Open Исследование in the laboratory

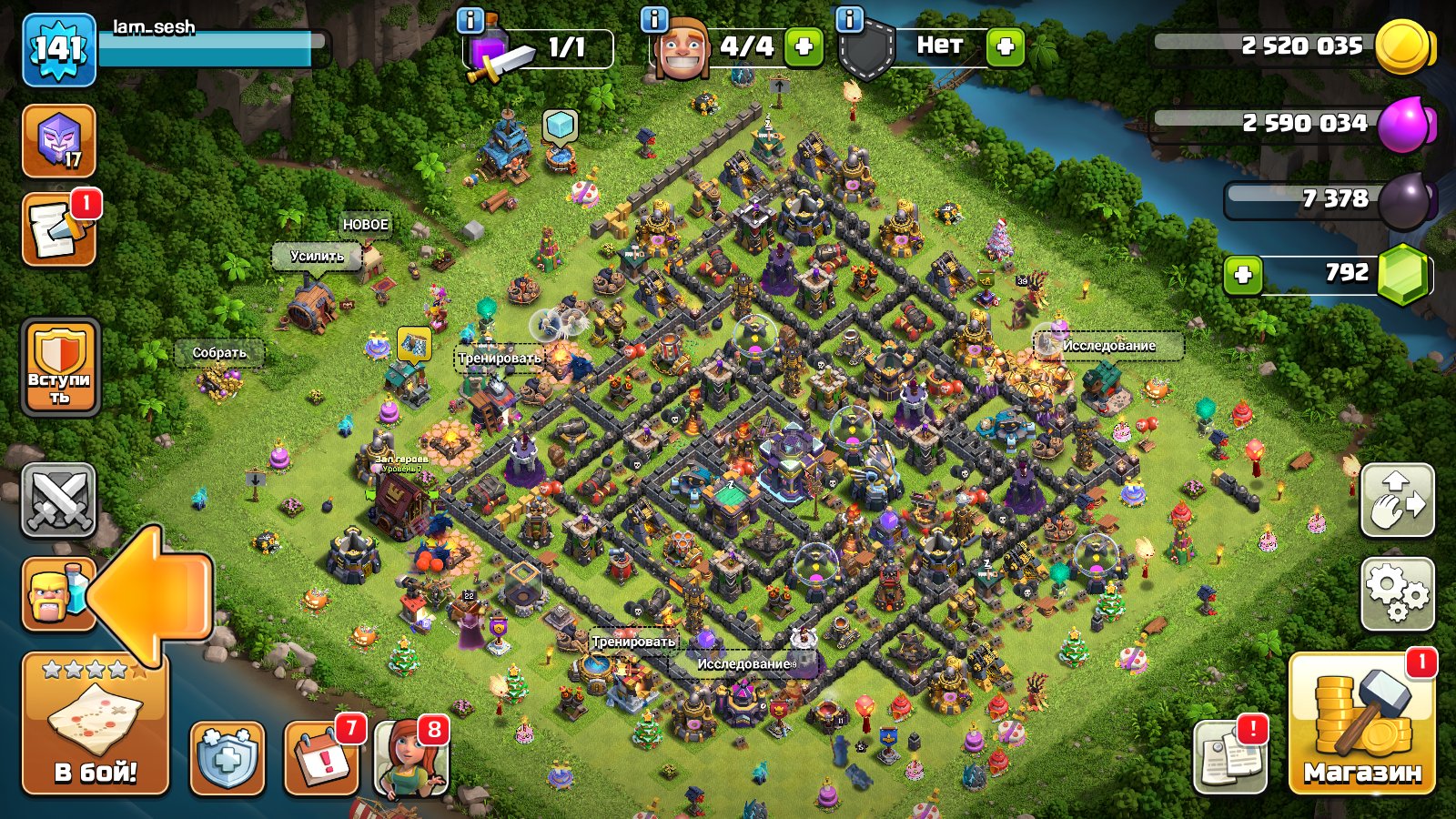pyautogui.click(x=1110, y=346)
